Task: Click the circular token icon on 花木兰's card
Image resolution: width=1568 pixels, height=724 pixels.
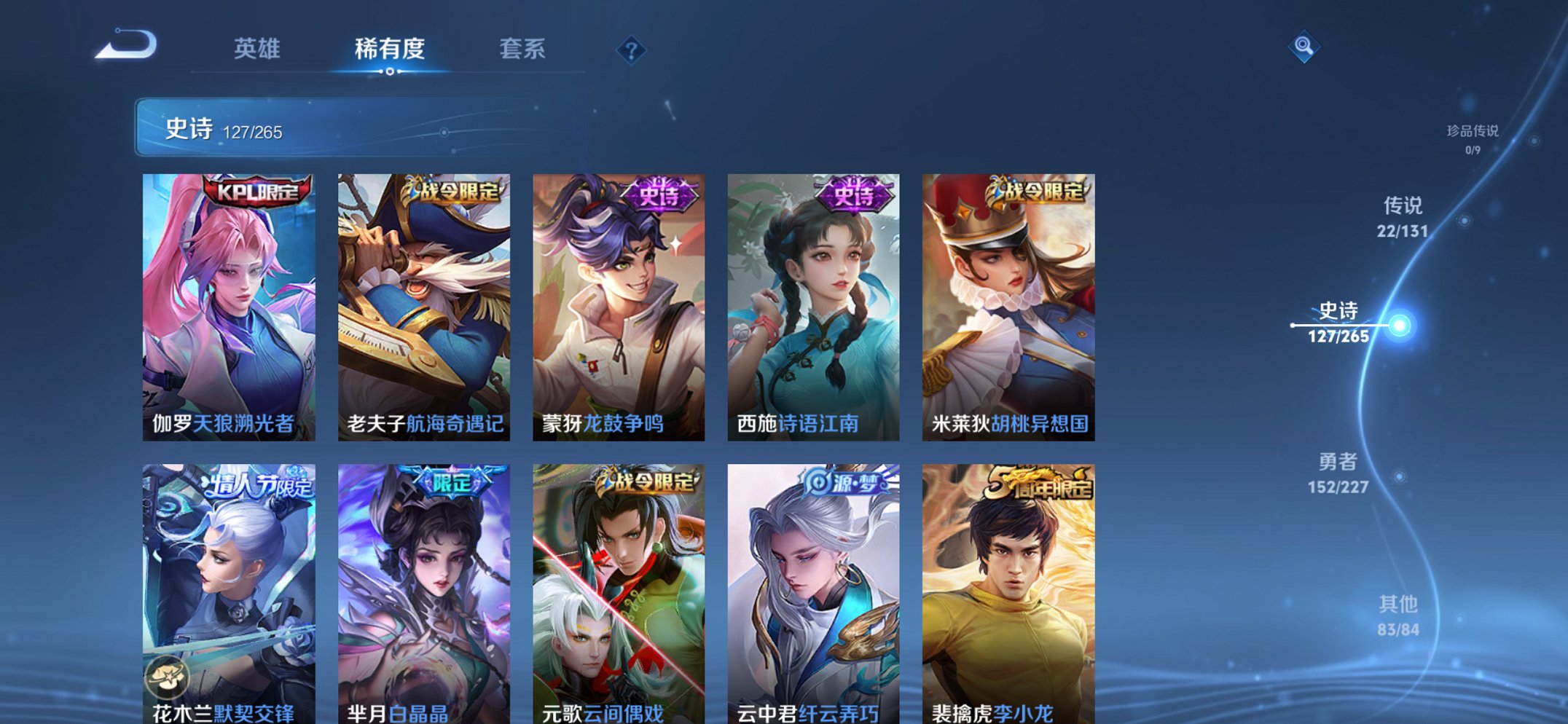Action: click(169, 678)
